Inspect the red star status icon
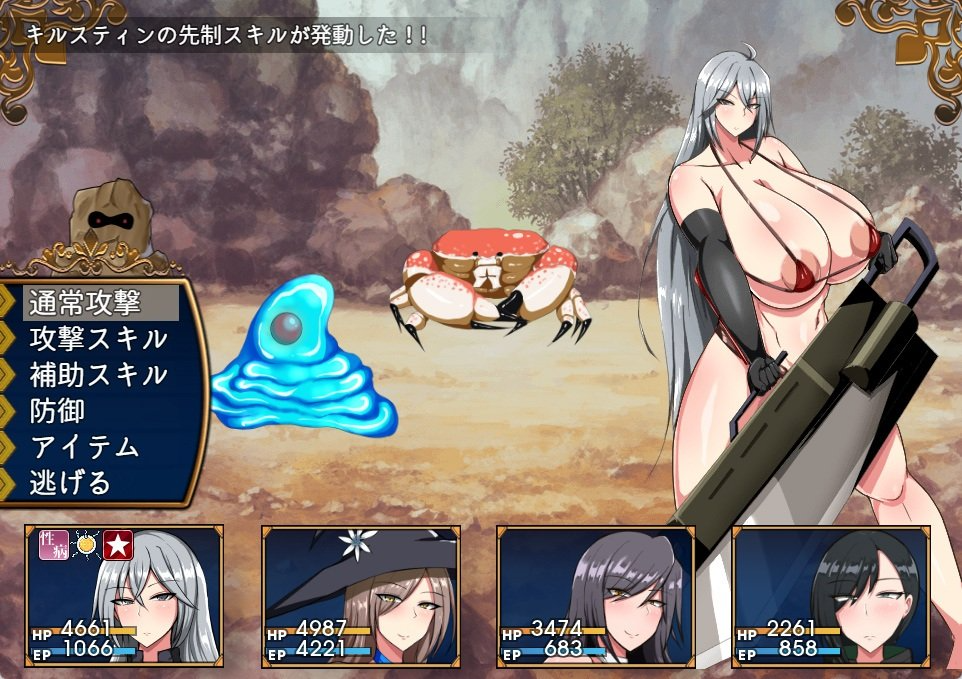The image size is (962, 679). 119,545
